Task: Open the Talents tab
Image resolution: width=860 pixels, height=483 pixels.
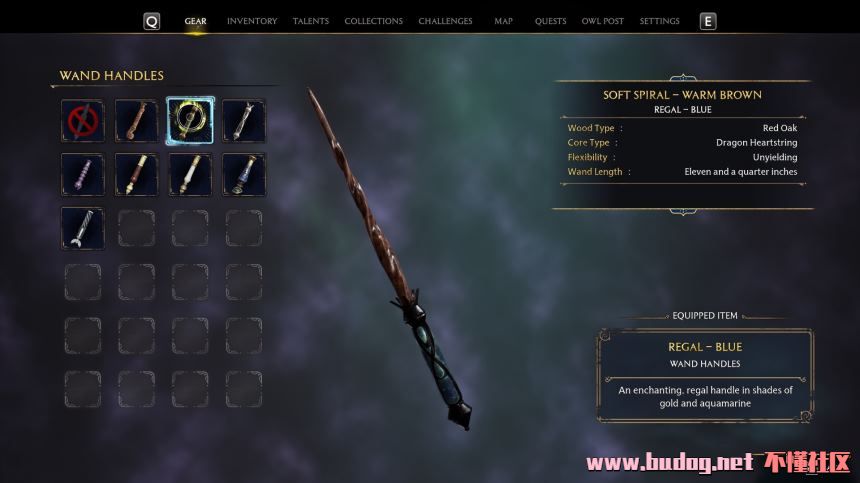Action: 310,21
